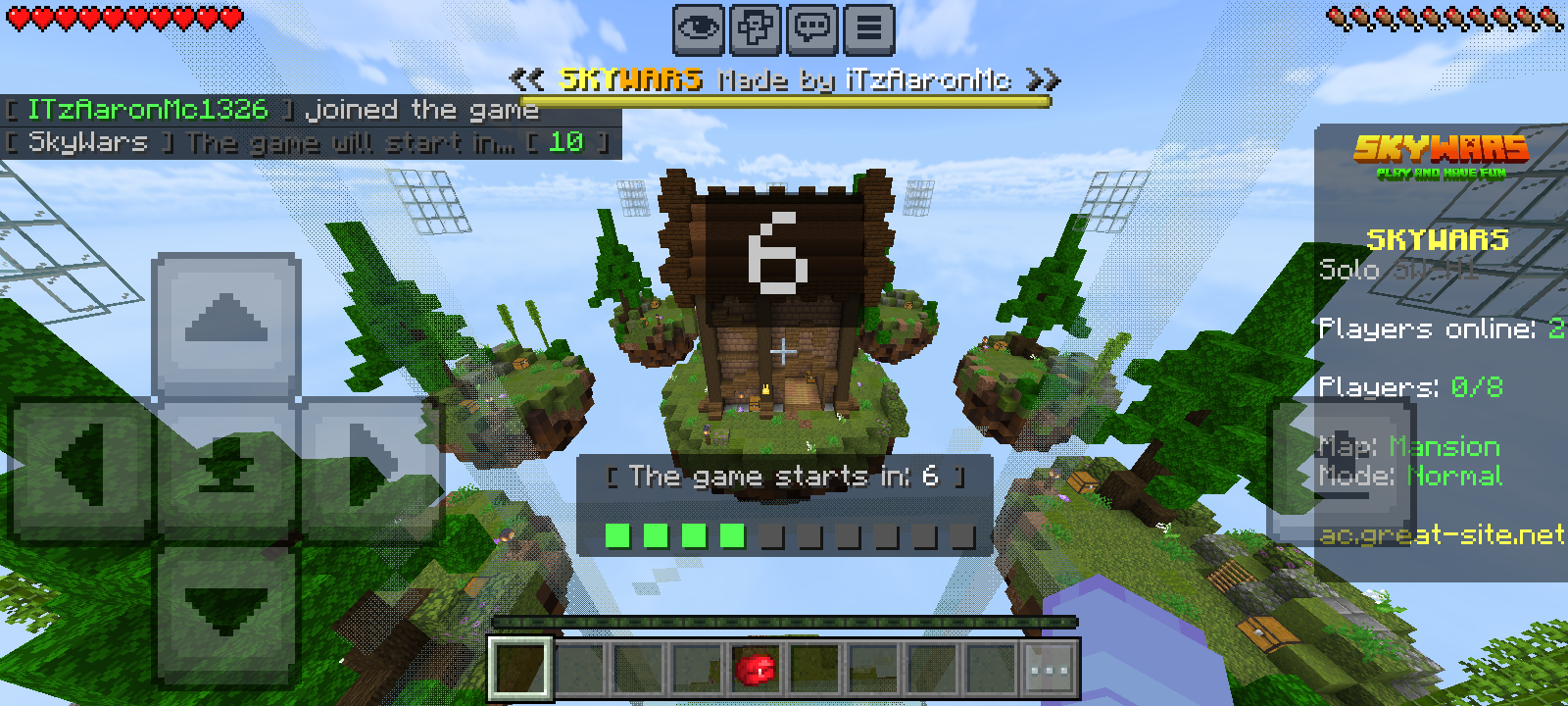Click the left double-arrow beside the SkyWars title
The height and width of the screenshot is (706, 1568).
[527, 78]
